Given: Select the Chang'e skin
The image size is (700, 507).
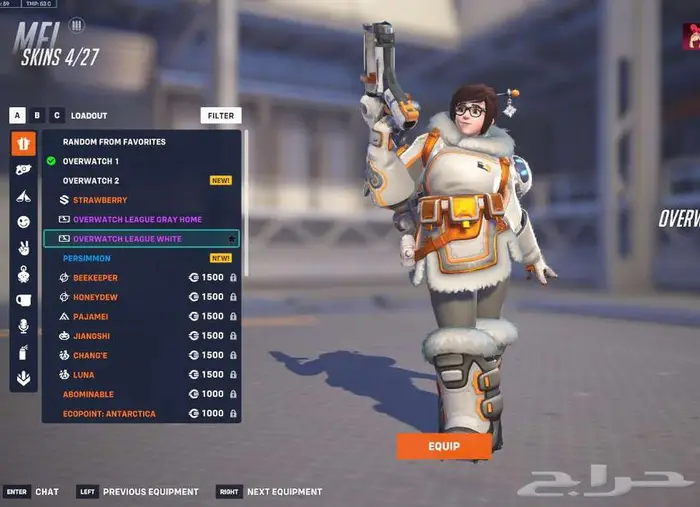Looking at the screenshot, I should click(x=92, y=355).
